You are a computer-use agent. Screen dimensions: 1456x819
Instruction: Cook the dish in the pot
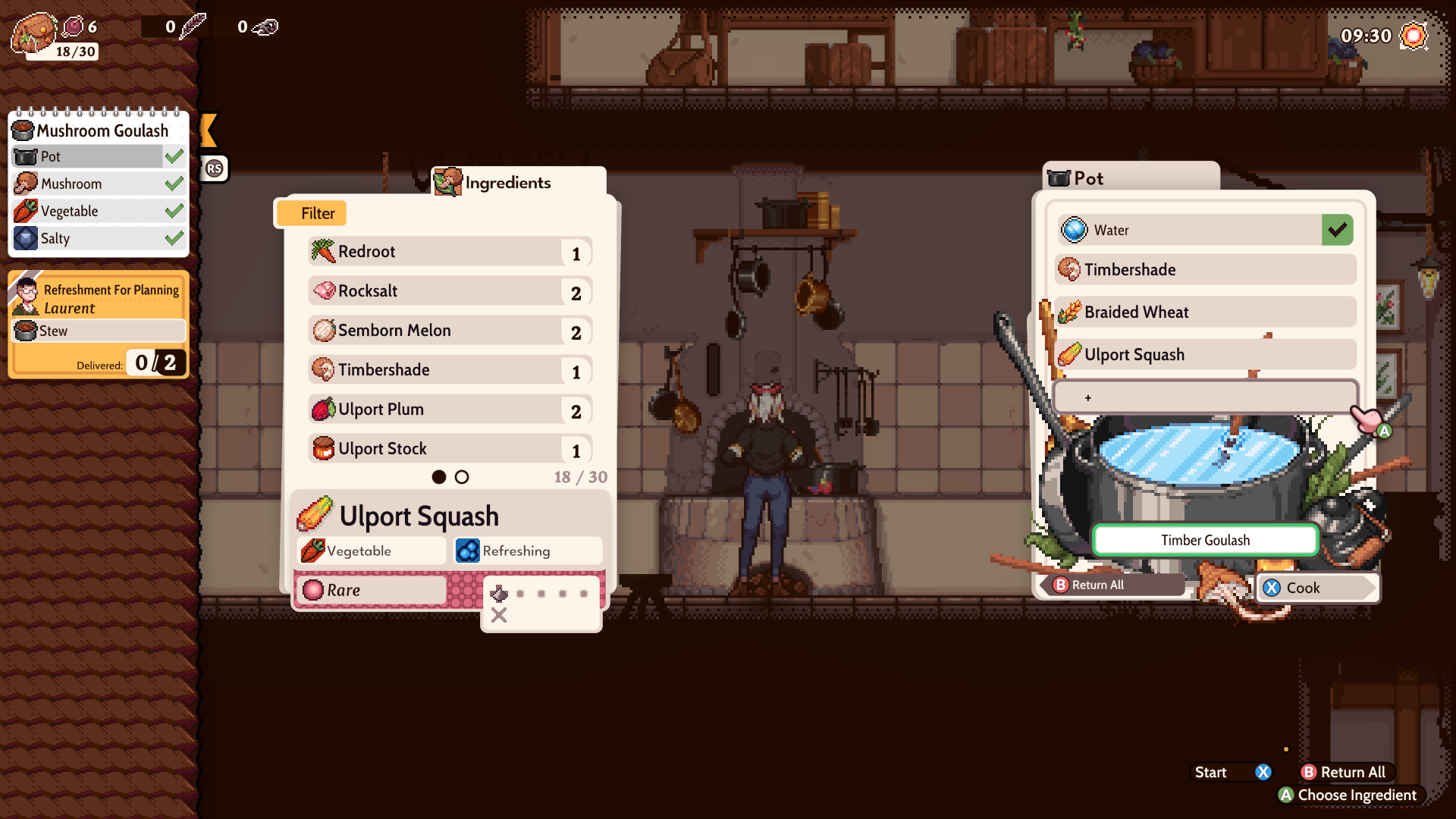pos(1316,588)
